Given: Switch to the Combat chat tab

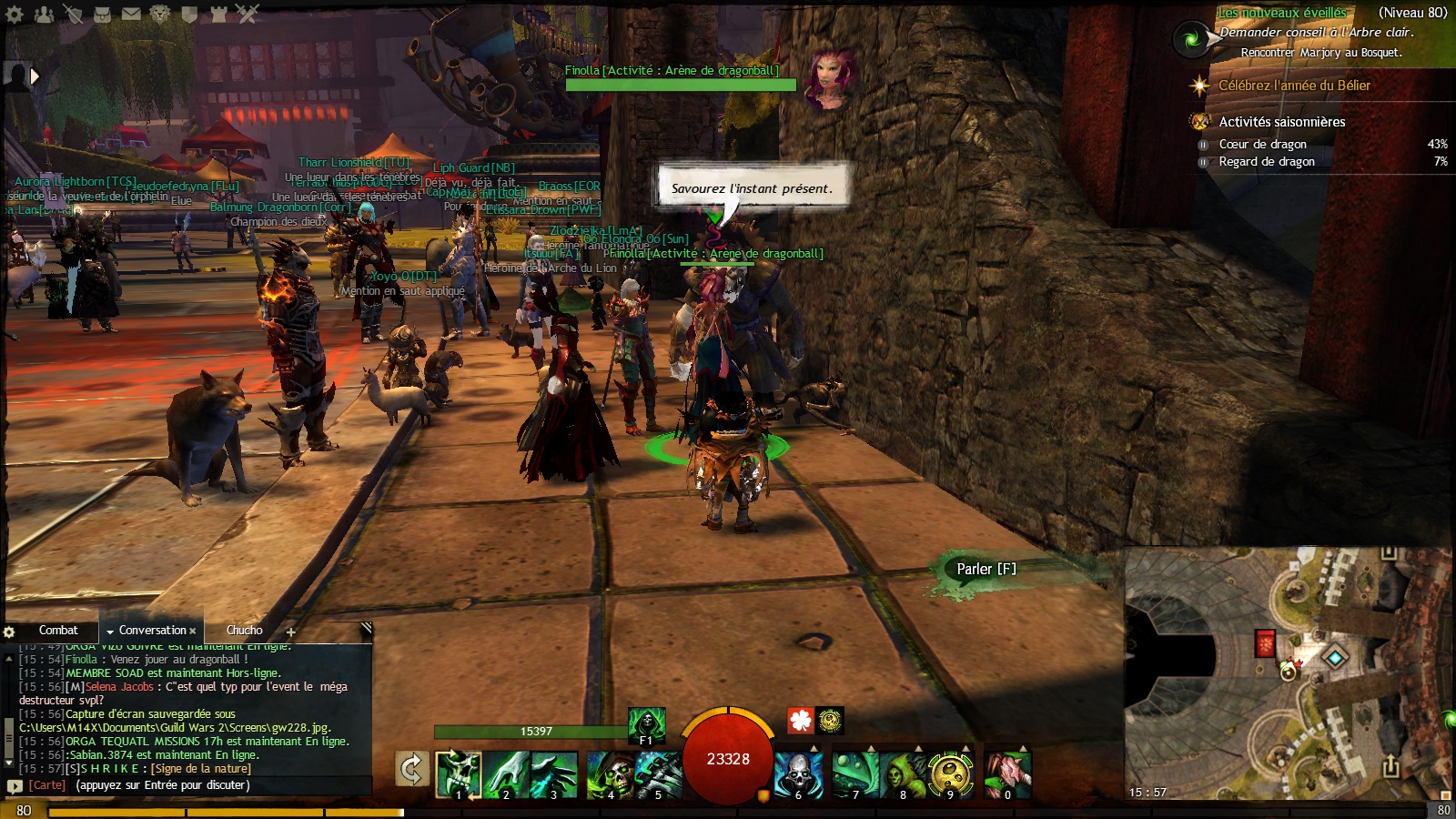Looking at the screenshot, I should tap(58, 630).
